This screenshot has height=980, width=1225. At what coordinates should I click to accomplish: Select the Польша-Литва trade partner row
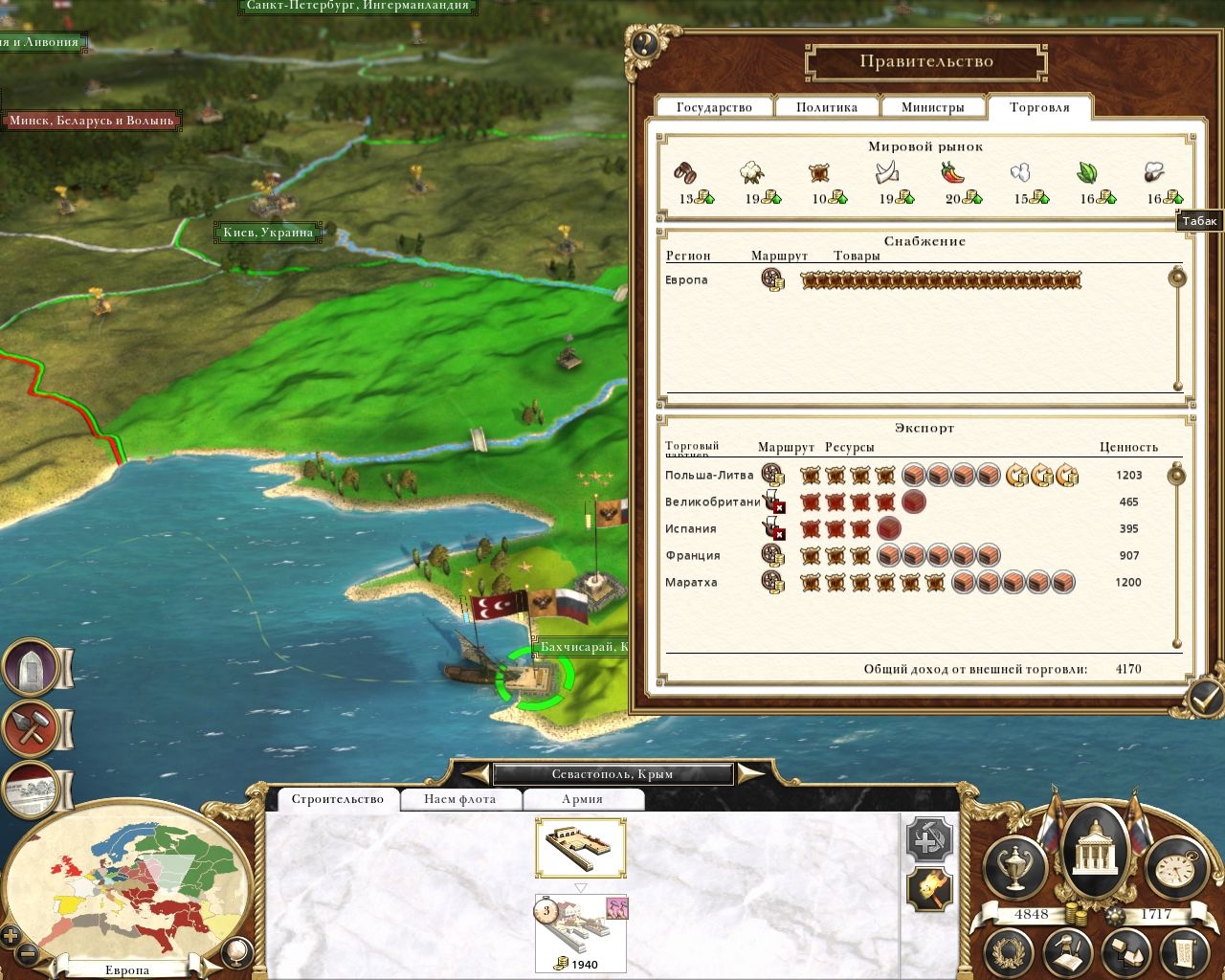click(709, 475)
